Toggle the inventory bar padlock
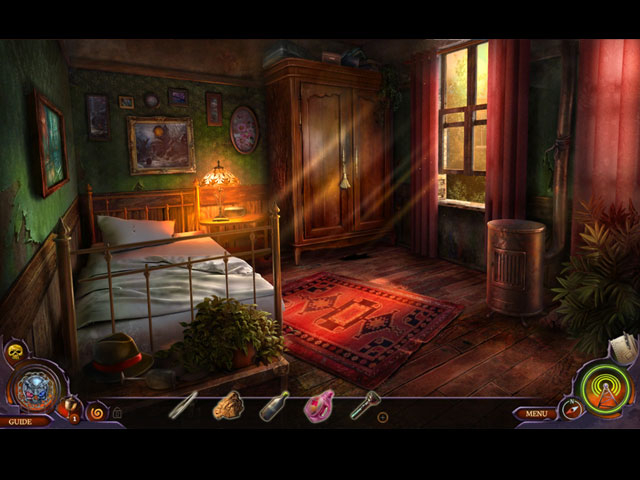Viewport: 640px width, 480px height. pyautogui.click(x=117, y=412)
